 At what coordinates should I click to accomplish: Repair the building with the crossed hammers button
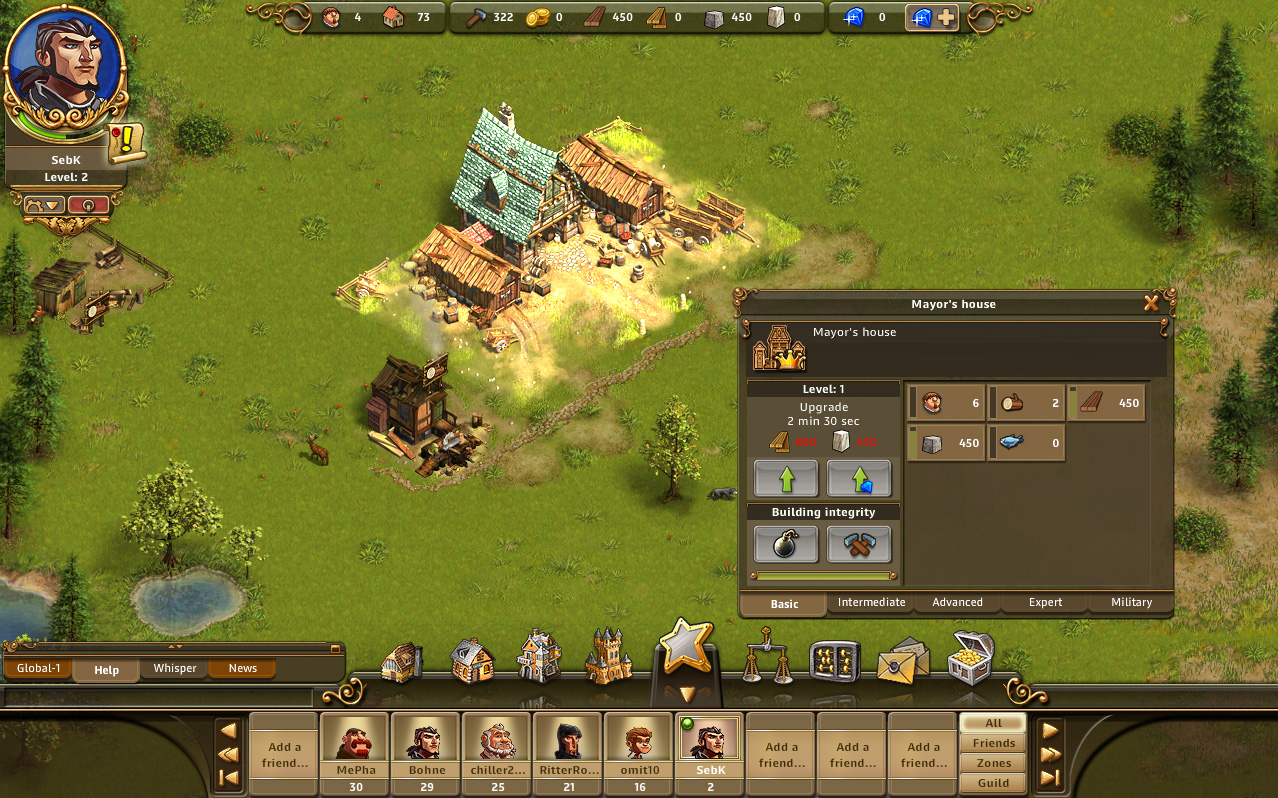858,544
